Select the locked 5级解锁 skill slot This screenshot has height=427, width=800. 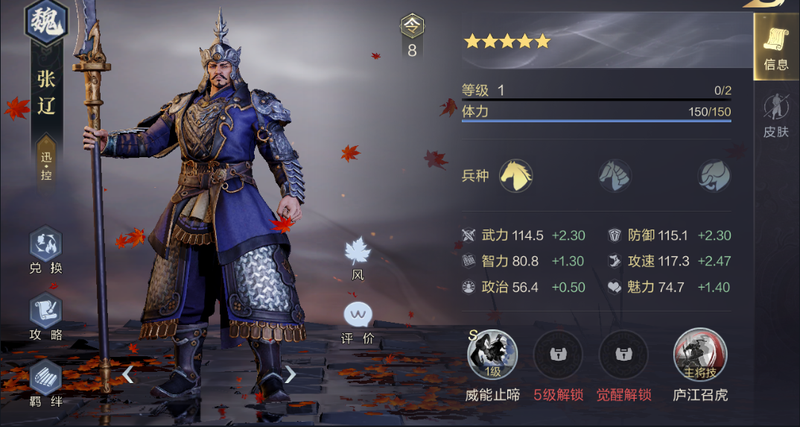pyautogui.click(x=558, y=355)
